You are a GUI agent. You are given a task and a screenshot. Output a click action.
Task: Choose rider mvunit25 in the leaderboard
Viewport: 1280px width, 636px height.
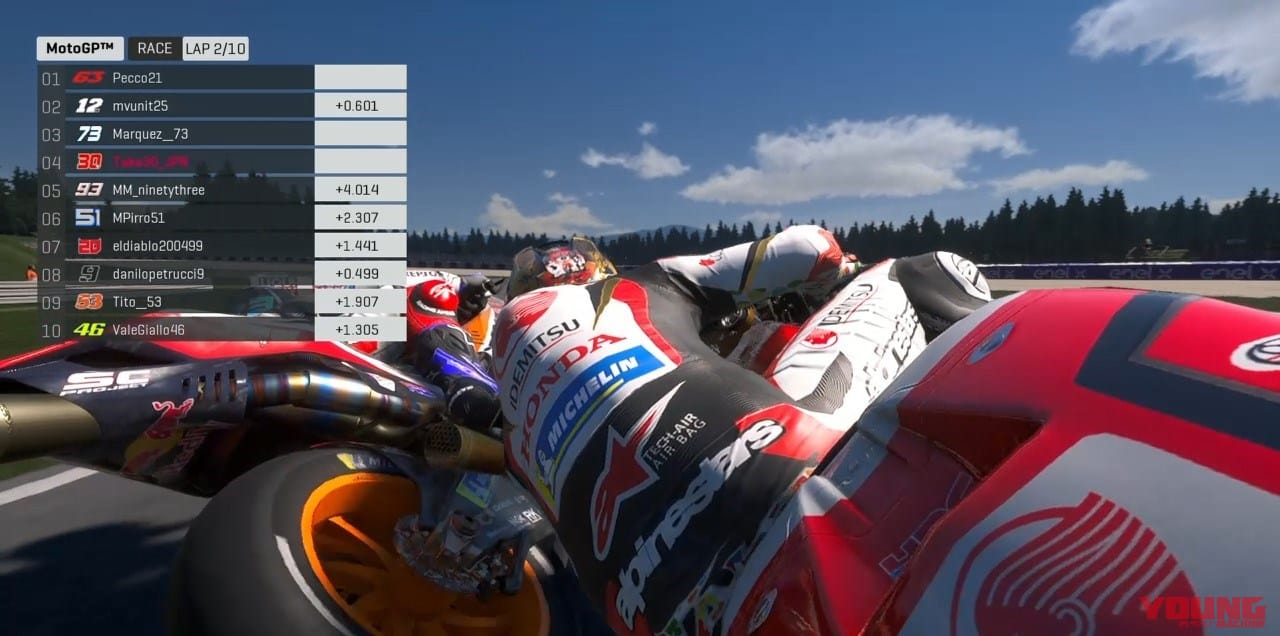(140, 106)
